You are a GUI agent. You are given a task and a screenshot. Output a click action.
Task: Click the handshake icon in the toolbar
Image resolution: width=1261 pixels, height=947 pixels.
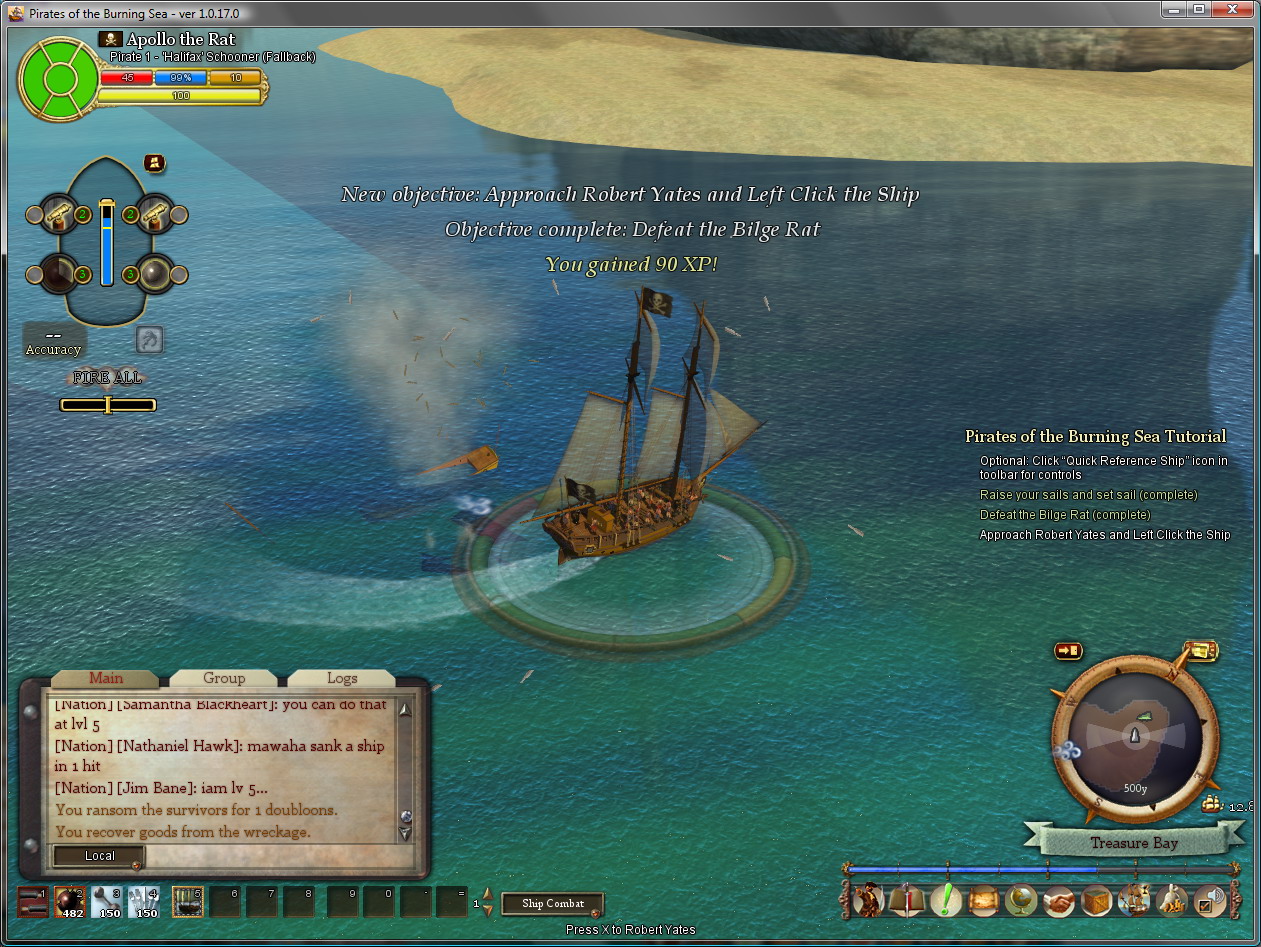1059,900
